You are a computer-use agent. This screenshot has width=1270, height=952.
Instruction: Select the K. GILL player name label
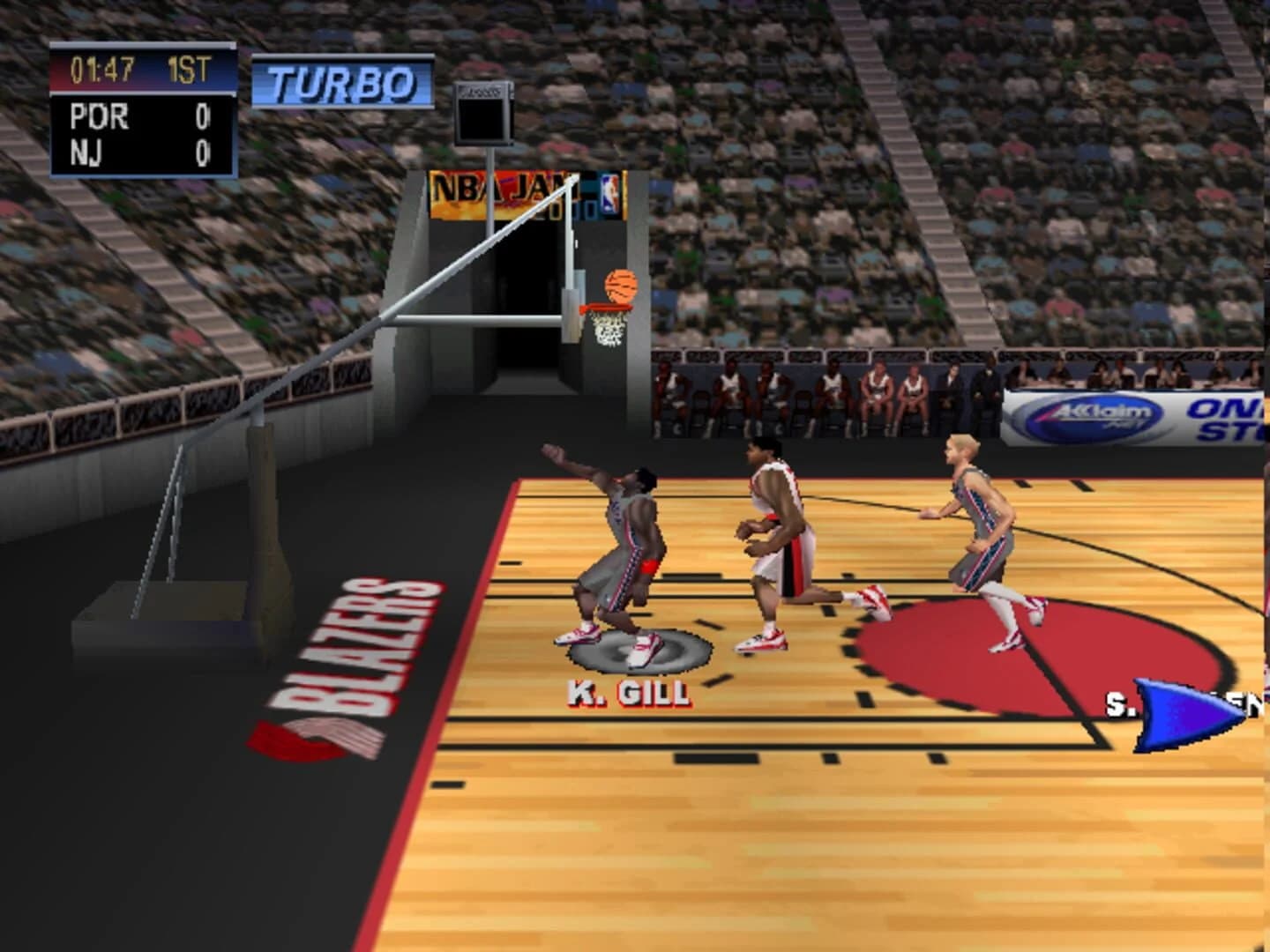coord(624,695)
